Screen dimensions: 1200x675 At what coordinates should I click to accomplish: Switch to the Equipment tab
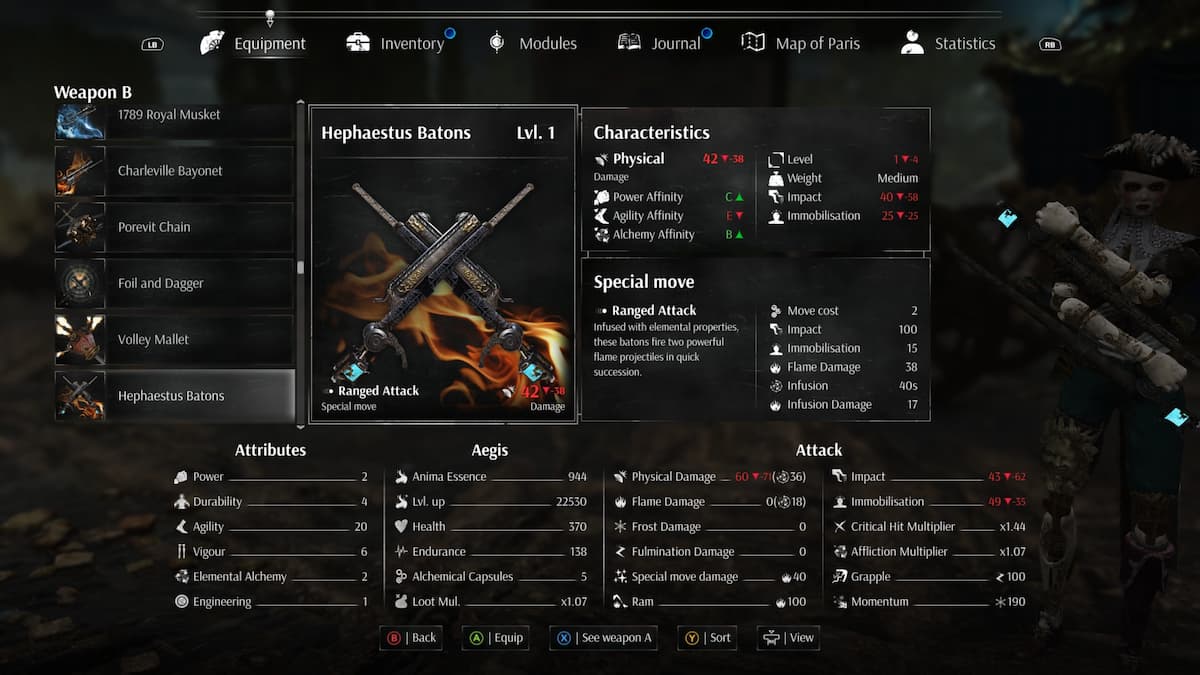click(254, 44)
